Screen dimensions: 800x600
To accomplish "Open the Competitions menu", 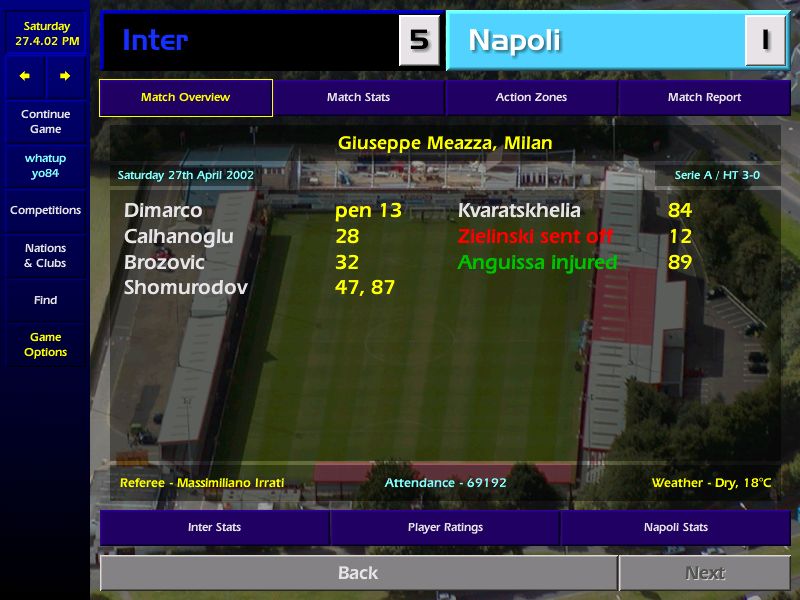I will pos(45,211).
